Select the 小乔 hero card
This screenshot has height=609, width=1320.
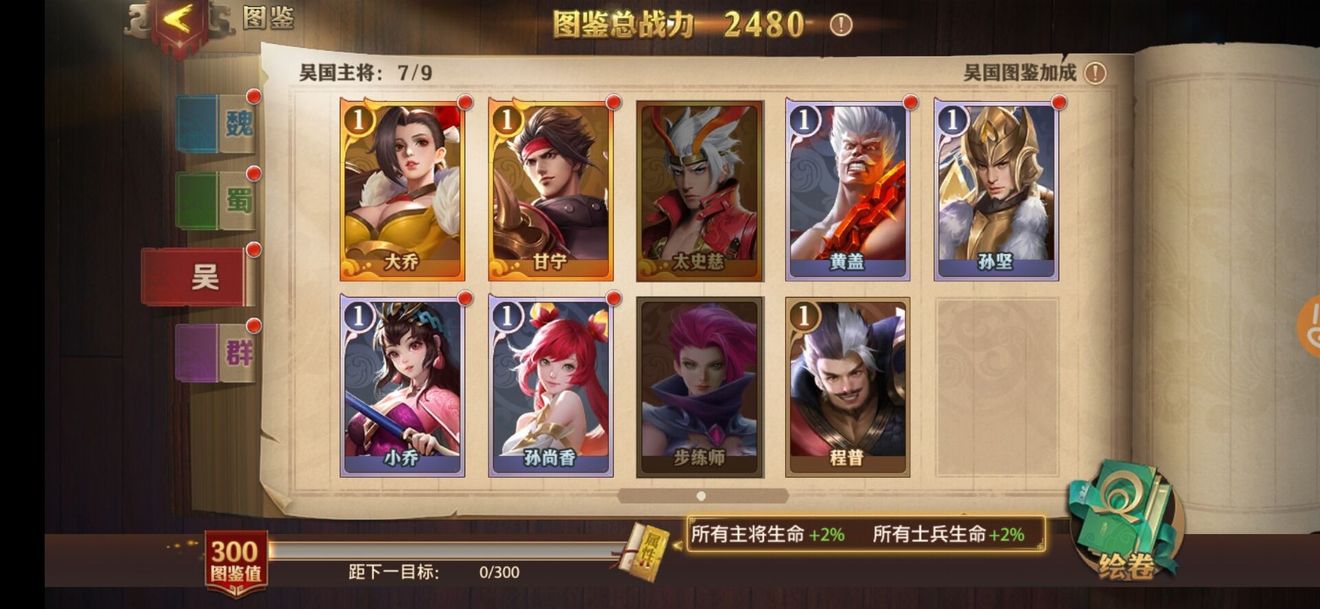[x=402, y=385]
